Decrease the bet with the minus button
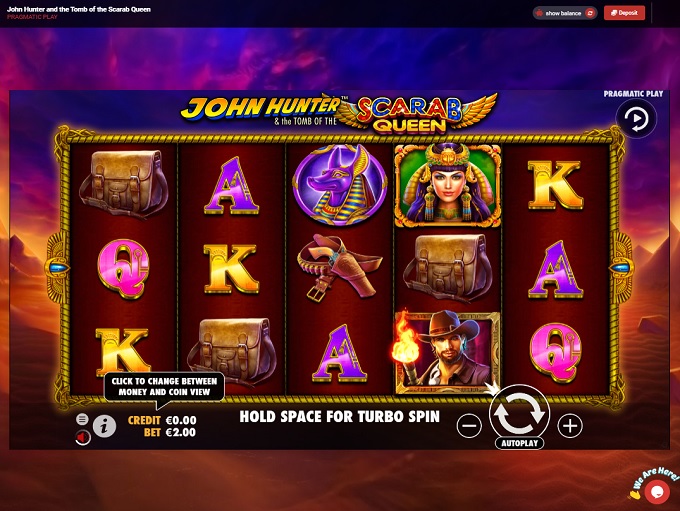The height and width of the screenshot is (511, 680). 469,426
